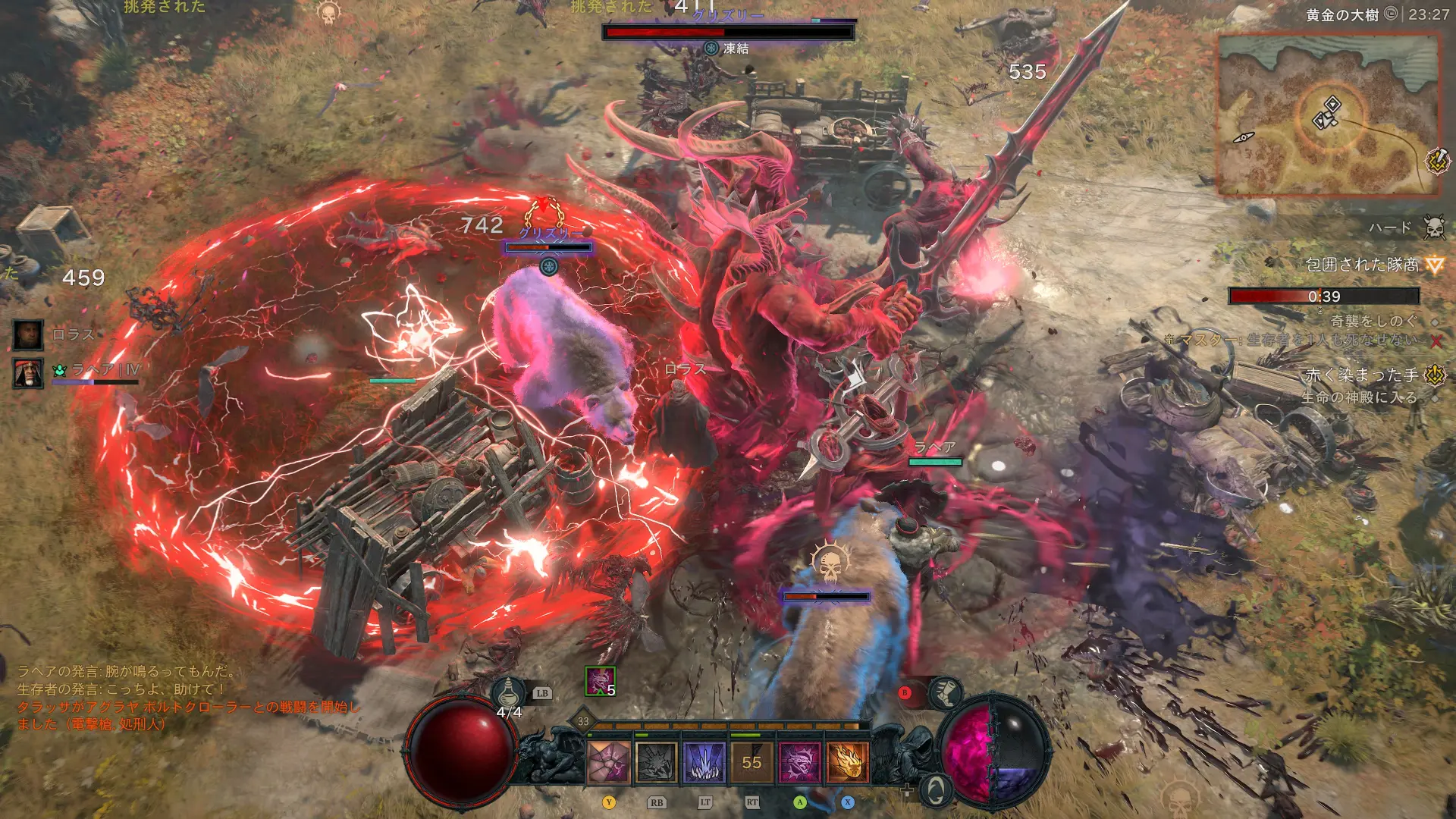This screenshot has height=819, width=1456.
Task: Select ロラス companion portrait
Action: pyautogui.click(x=28, y=334)
